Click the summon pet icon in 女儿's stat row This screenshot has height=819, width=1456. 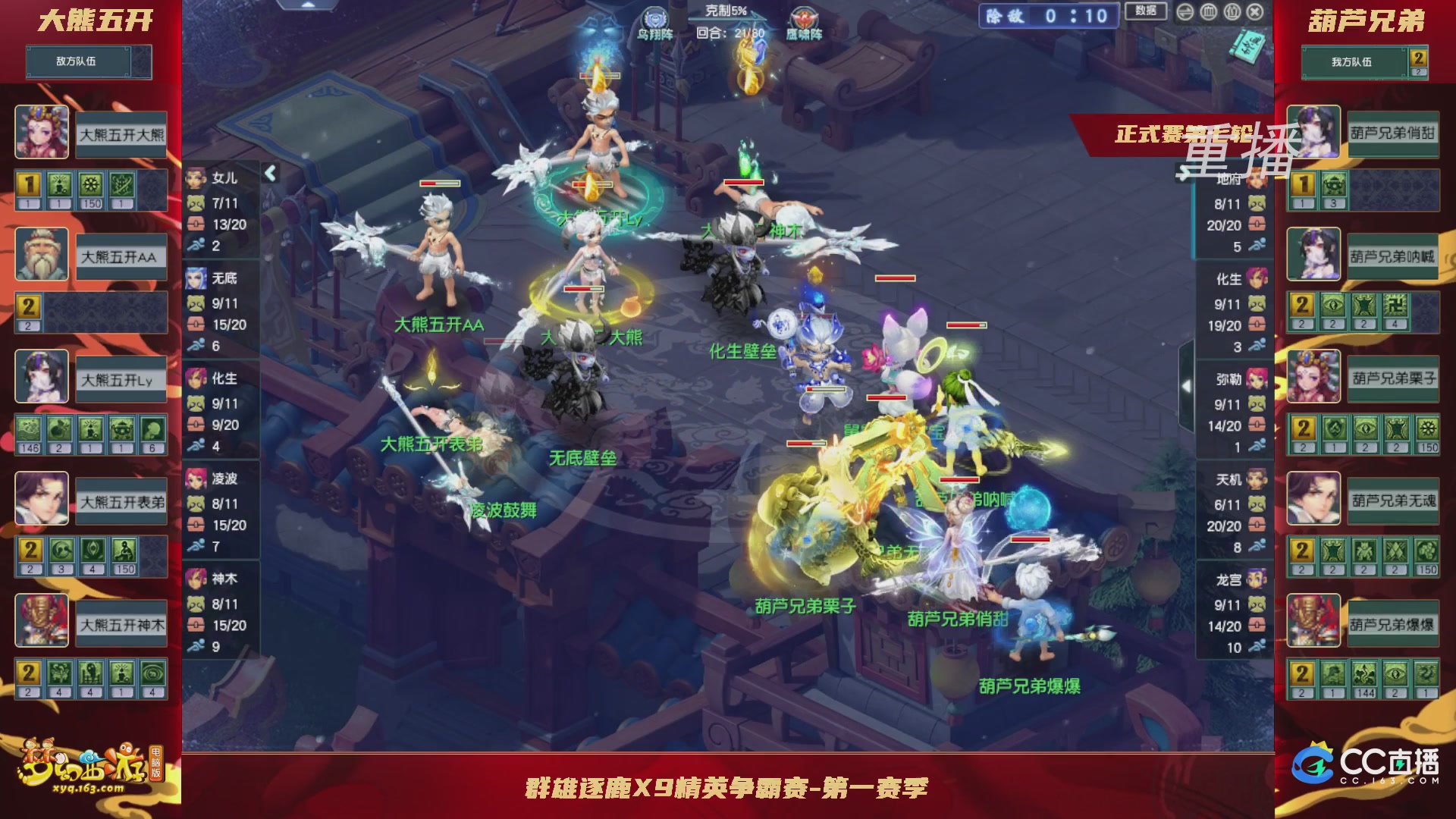[x=196, y=202]
